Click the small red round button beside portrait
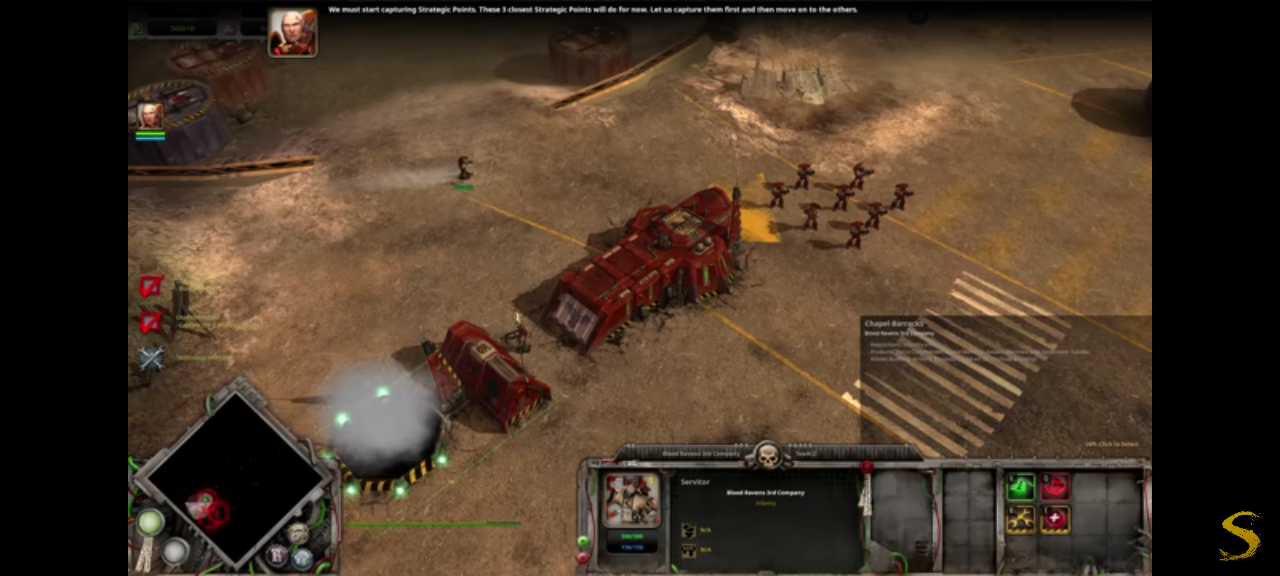This screenshot has width=1280, height=576. [584, 557]
